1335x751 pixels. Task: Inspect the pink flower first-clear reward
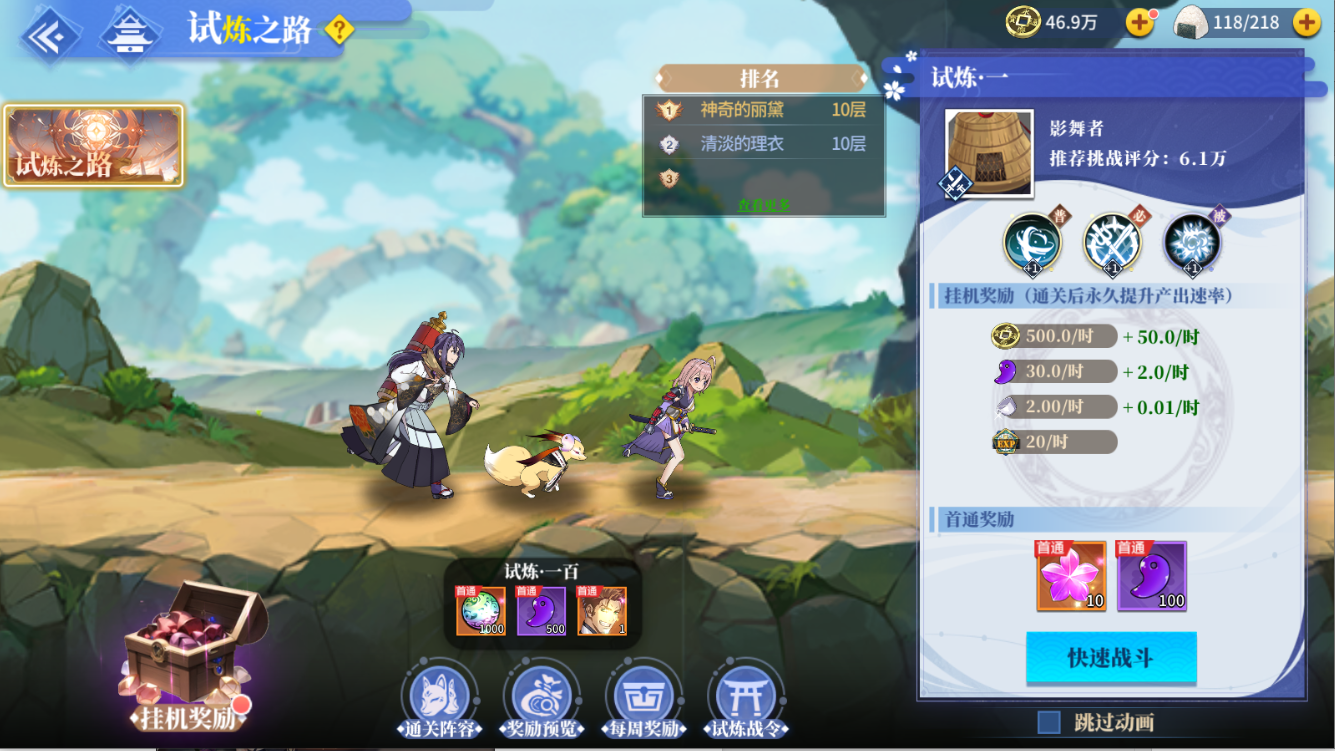(x=1071, y=576)
